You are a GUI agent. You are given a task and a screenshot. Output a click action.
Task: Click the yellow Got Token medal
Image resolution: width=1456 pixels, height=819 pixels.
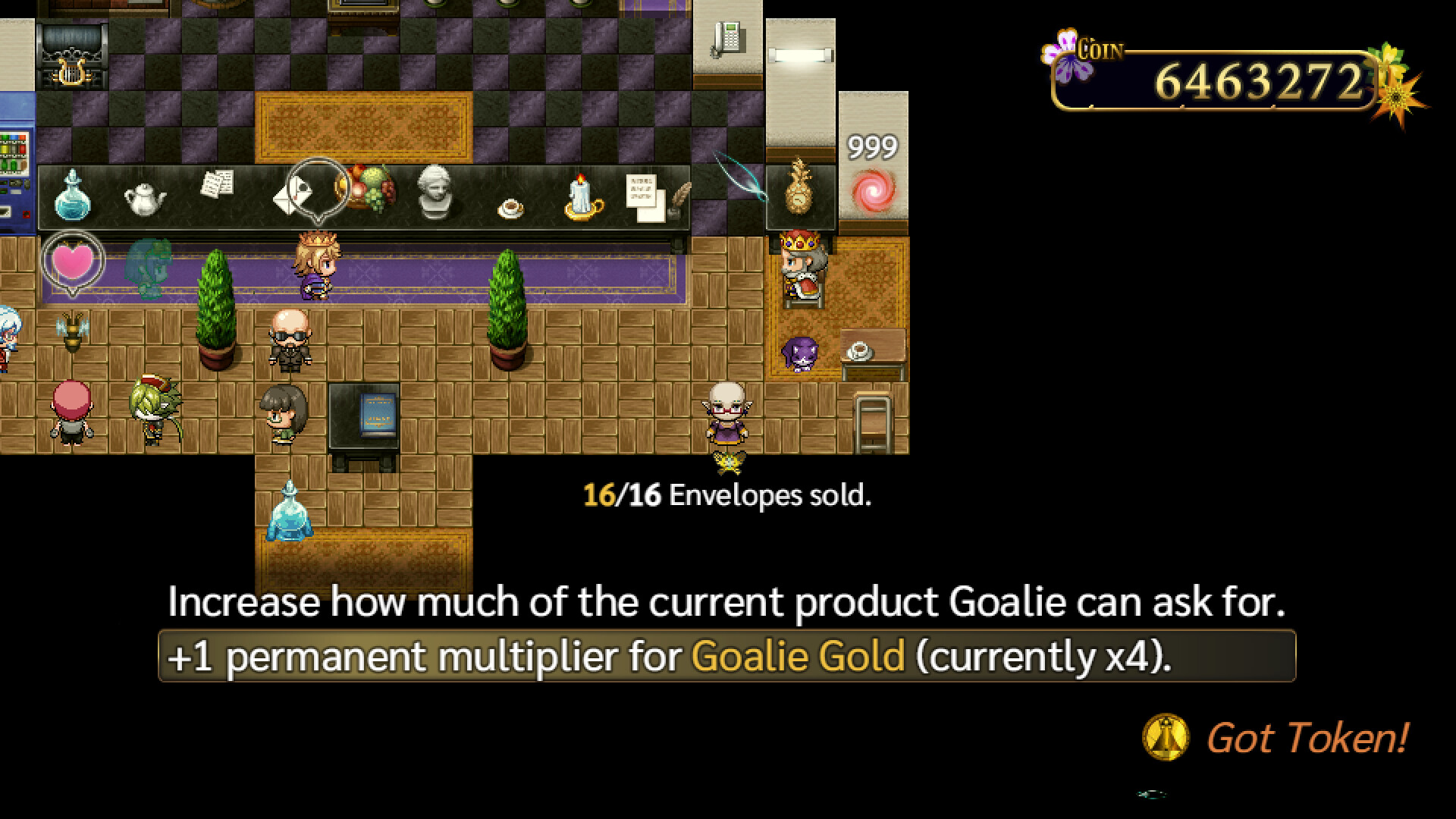[1166, 736]
